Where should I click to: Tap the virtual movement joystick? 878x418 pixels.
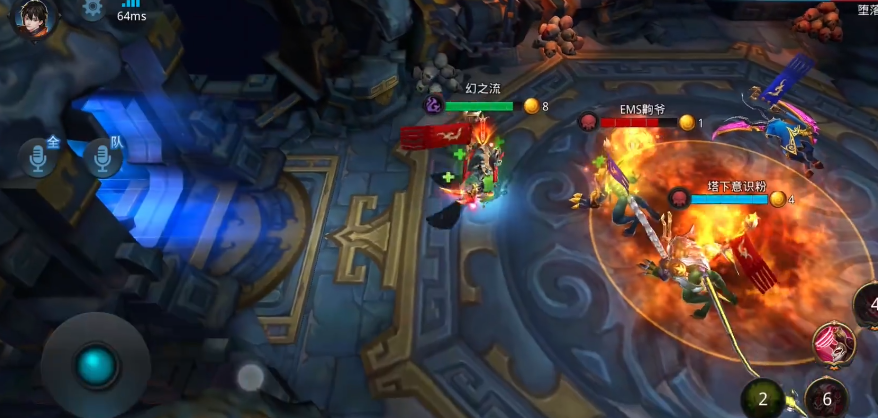96,366
